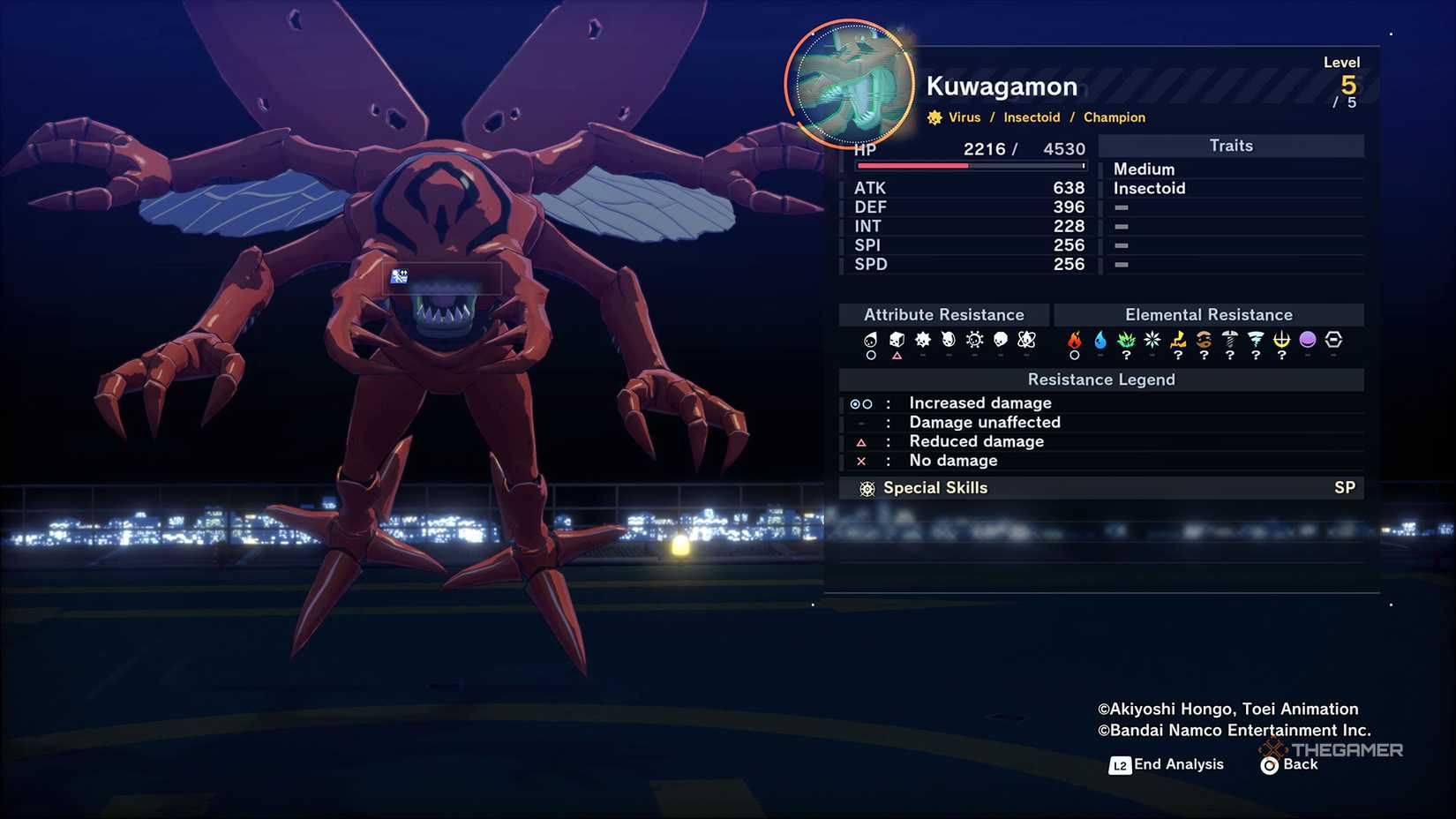The image size is (1456, 819).
Task: Click the Ice elemental resistance icon
Action: coord(1151,339)
